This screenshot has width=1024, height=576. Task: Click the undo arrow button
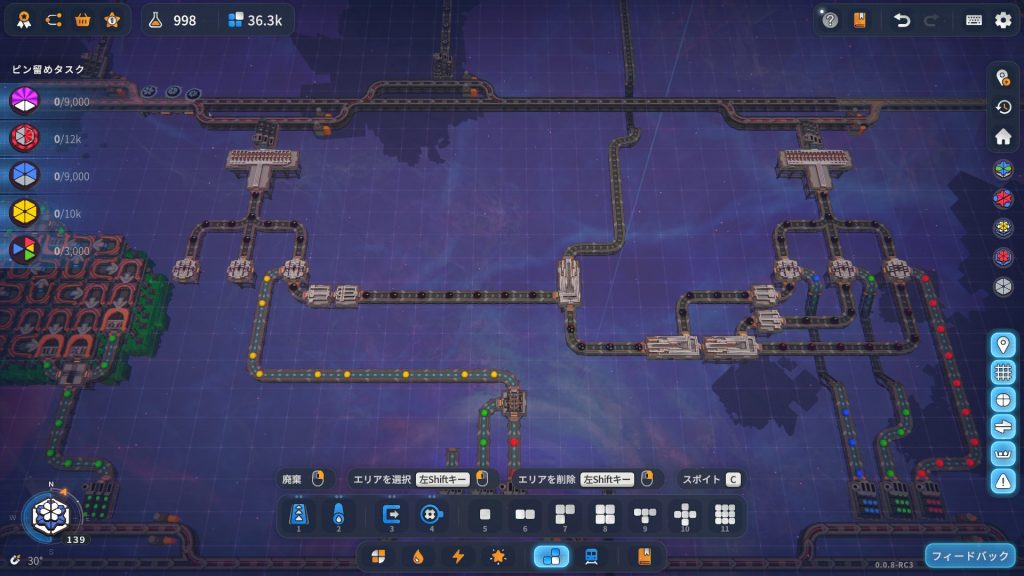902,20
